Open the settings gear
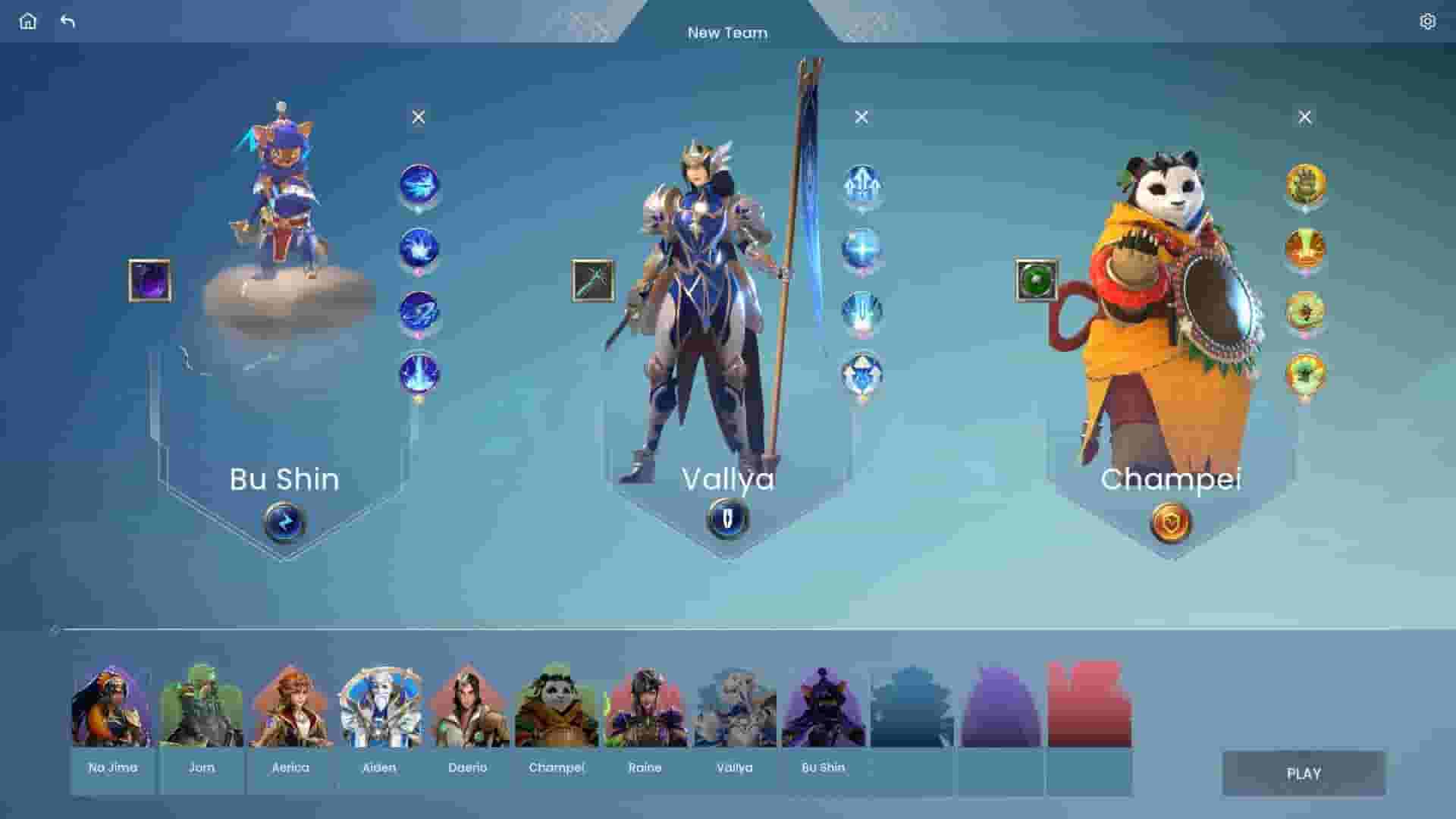Screen dimensions: 1456x819 pos(1428,21)
